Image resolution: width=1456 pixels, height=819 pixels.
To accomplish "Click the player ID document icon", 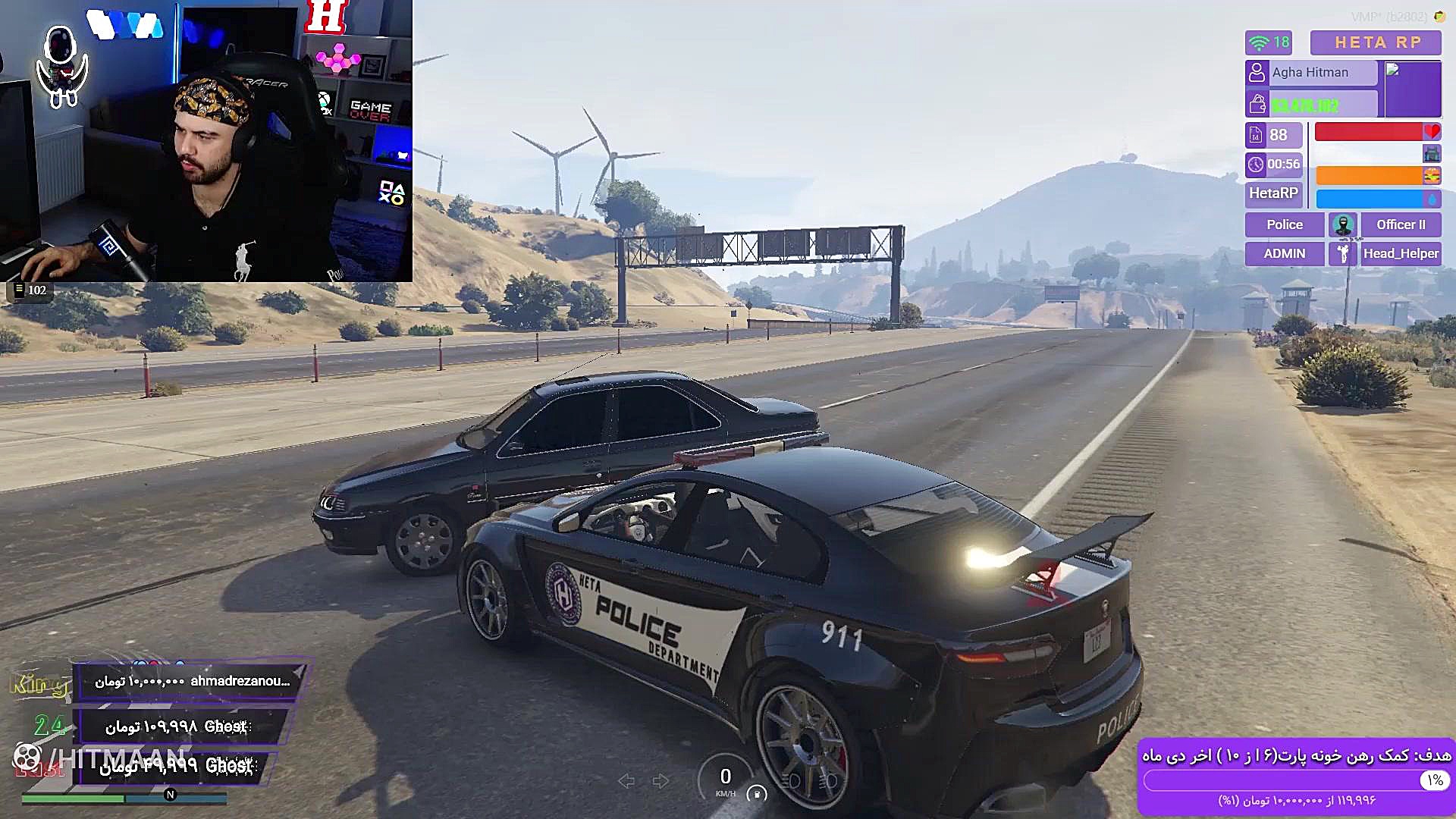I will click(x=1256, y=135).
